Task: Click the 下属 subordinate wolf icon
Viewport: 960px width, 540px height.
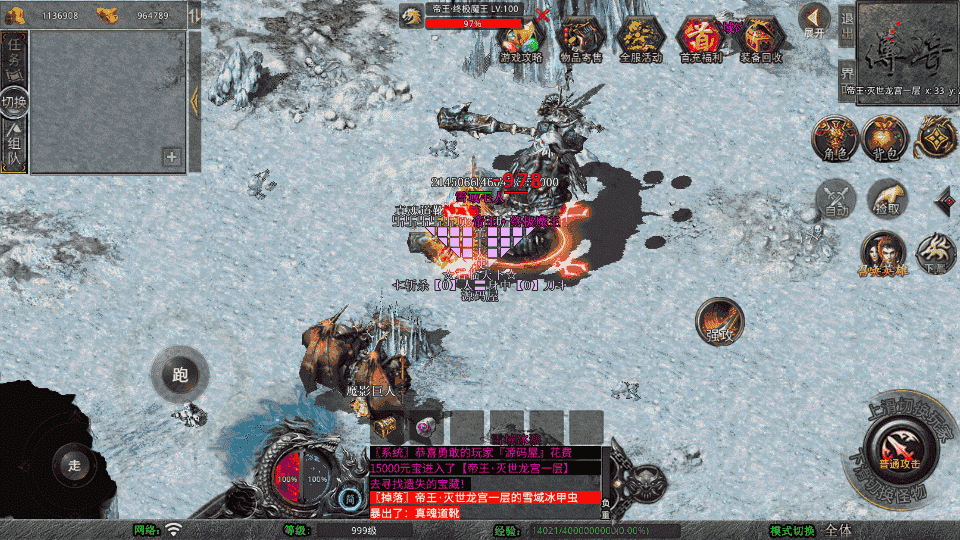Action: 936,253
